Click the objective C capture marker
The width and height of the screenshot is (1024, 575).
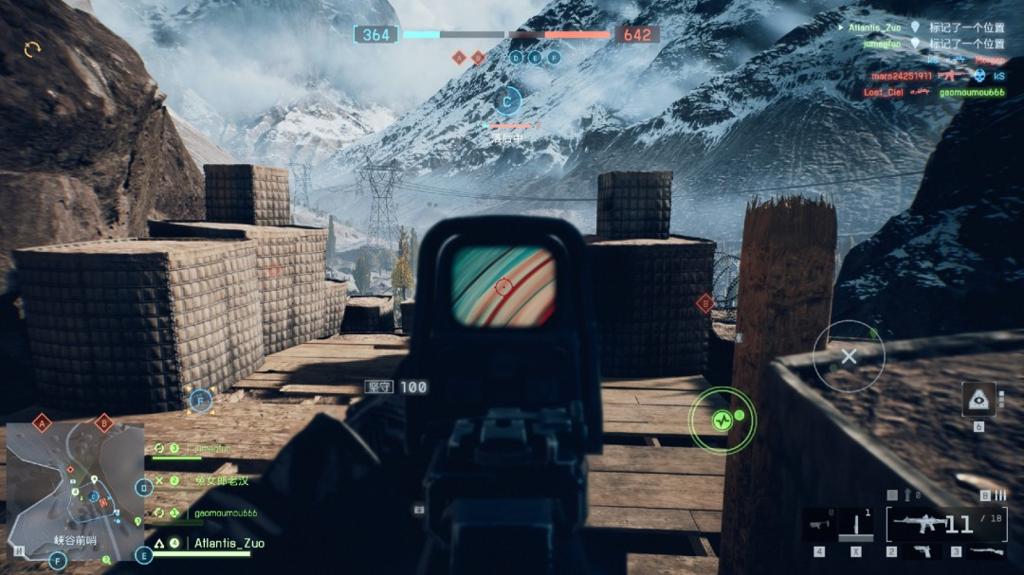click(x=508, y=100)
